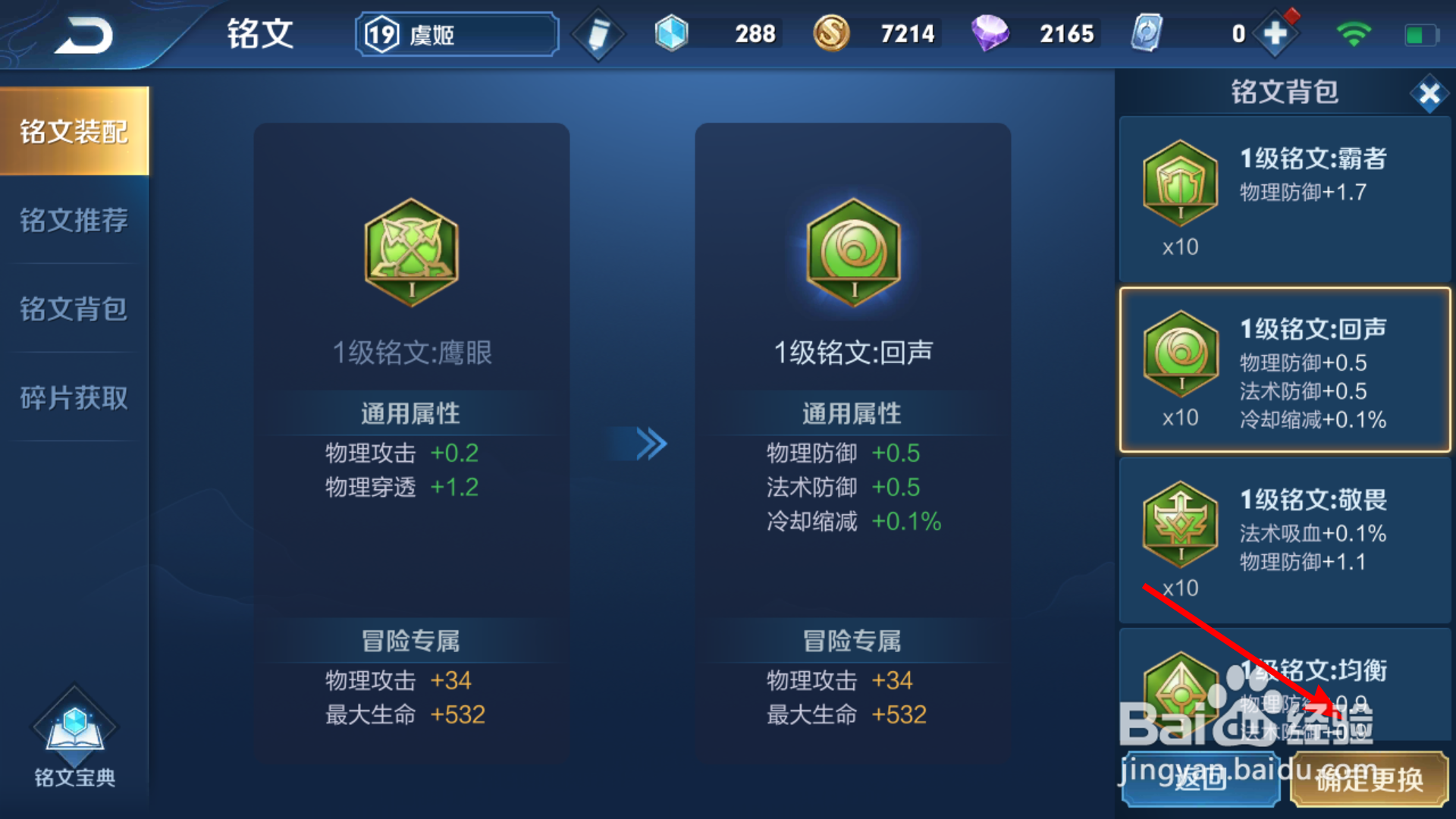Select the 铭文背包 sidebar tab
Screen dimensions: 1456x819
pos(74,309)
